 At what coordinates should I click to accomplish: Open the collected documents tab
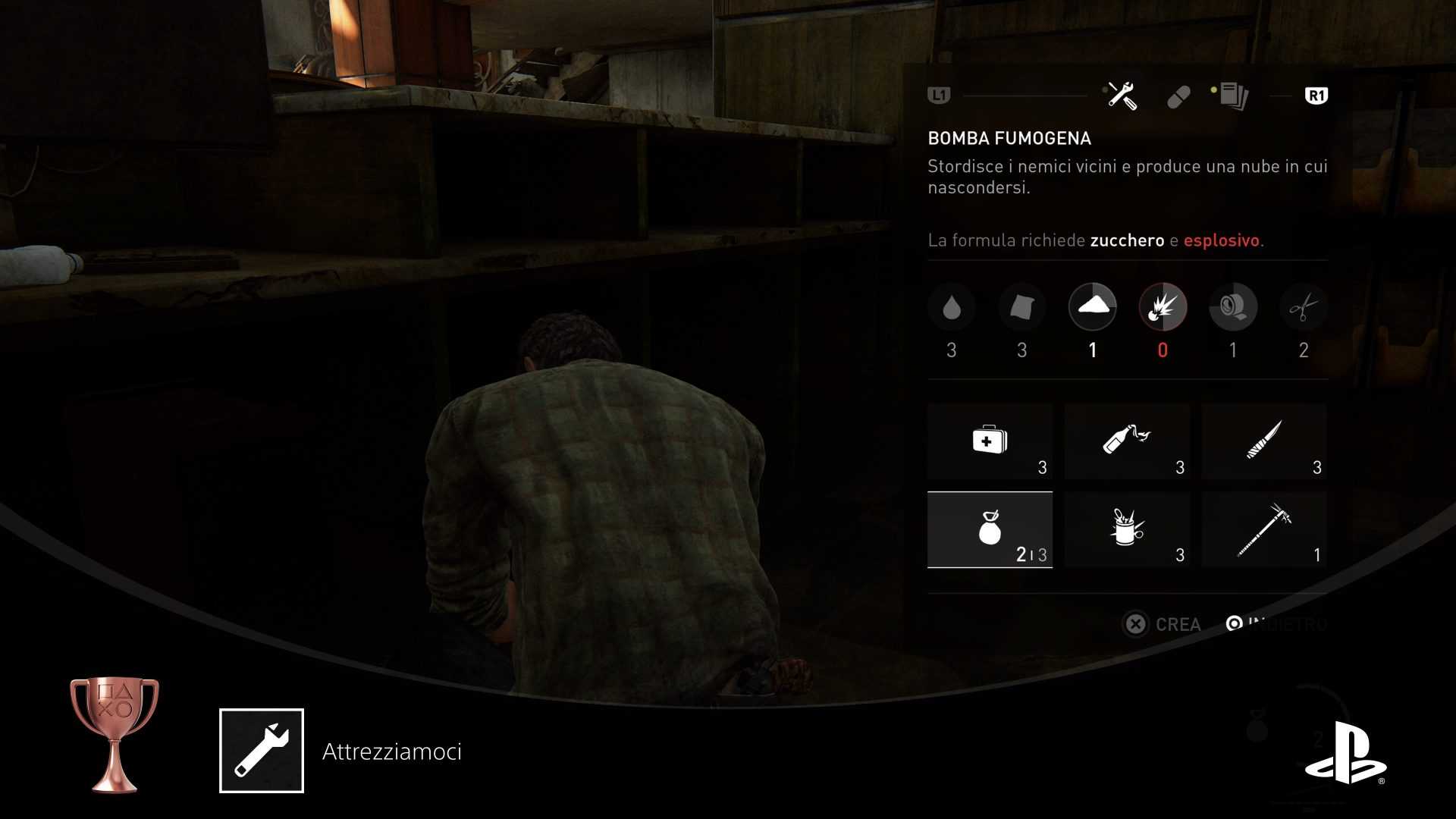pos(1233,96)
